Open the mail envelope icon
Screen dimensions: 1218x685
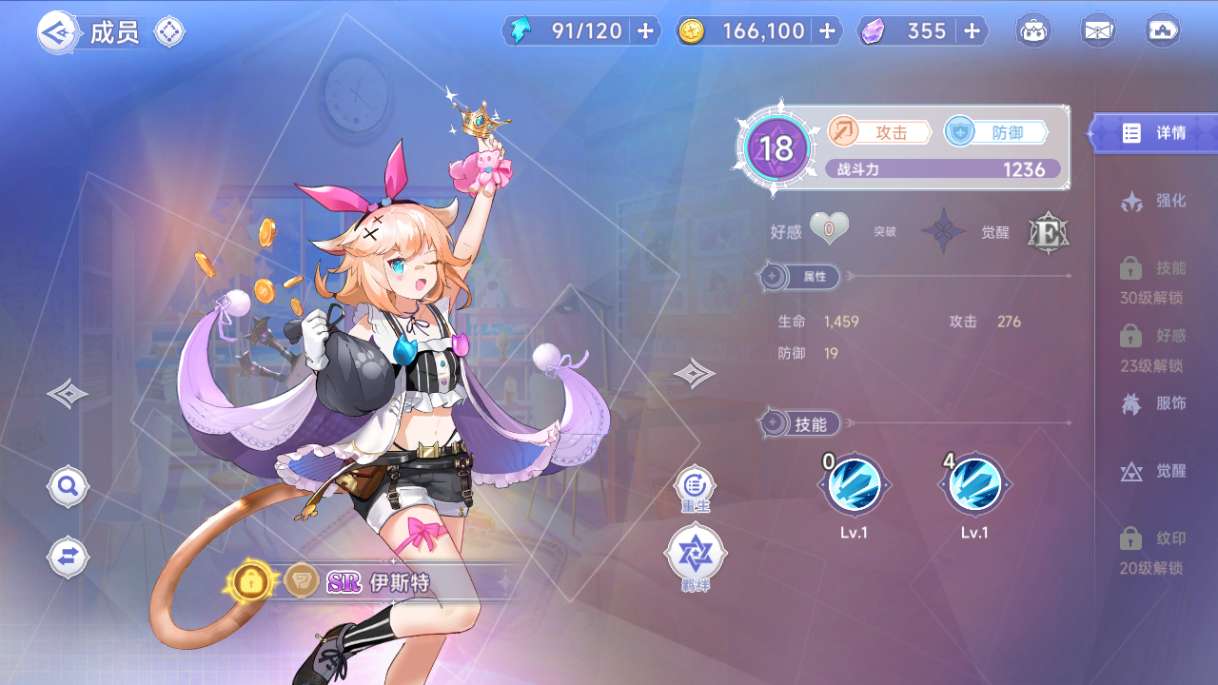1098,31
